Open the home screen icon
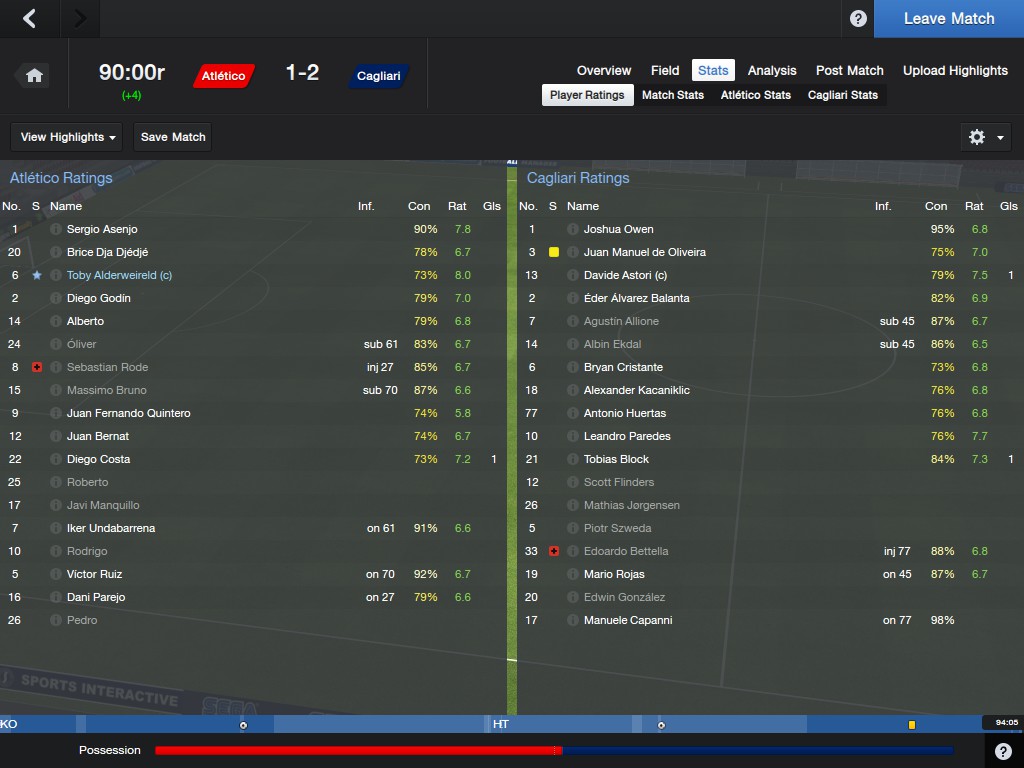This screenshot has height=768, width=1024. [34, 75]
